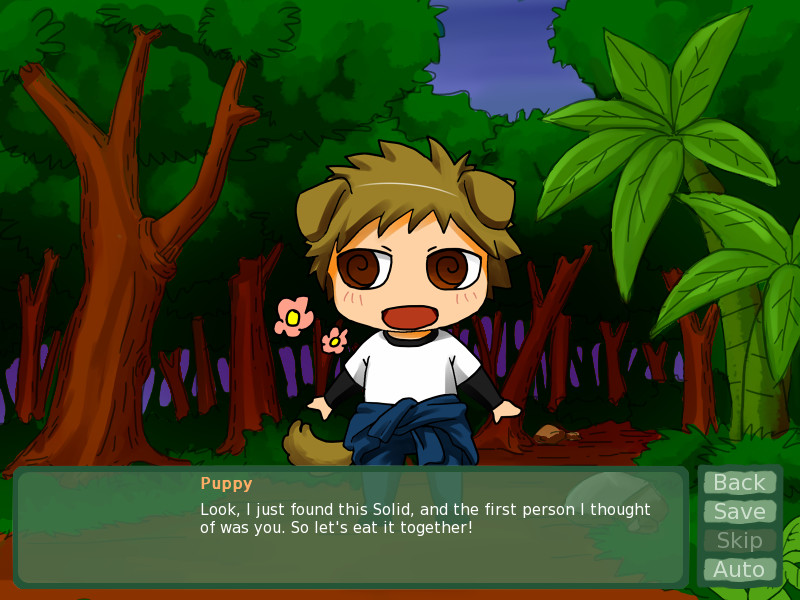This screenshot has height=600, width=800.
Task: Turn on Auto dialogue advance
Action: pos(739,570)
